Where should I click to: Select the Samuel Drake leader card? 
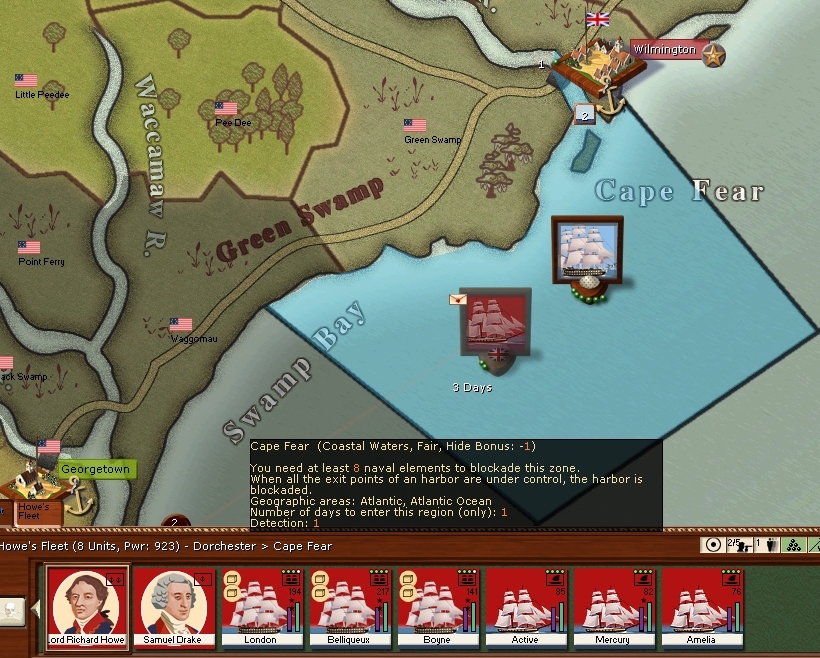coord(175,606)
